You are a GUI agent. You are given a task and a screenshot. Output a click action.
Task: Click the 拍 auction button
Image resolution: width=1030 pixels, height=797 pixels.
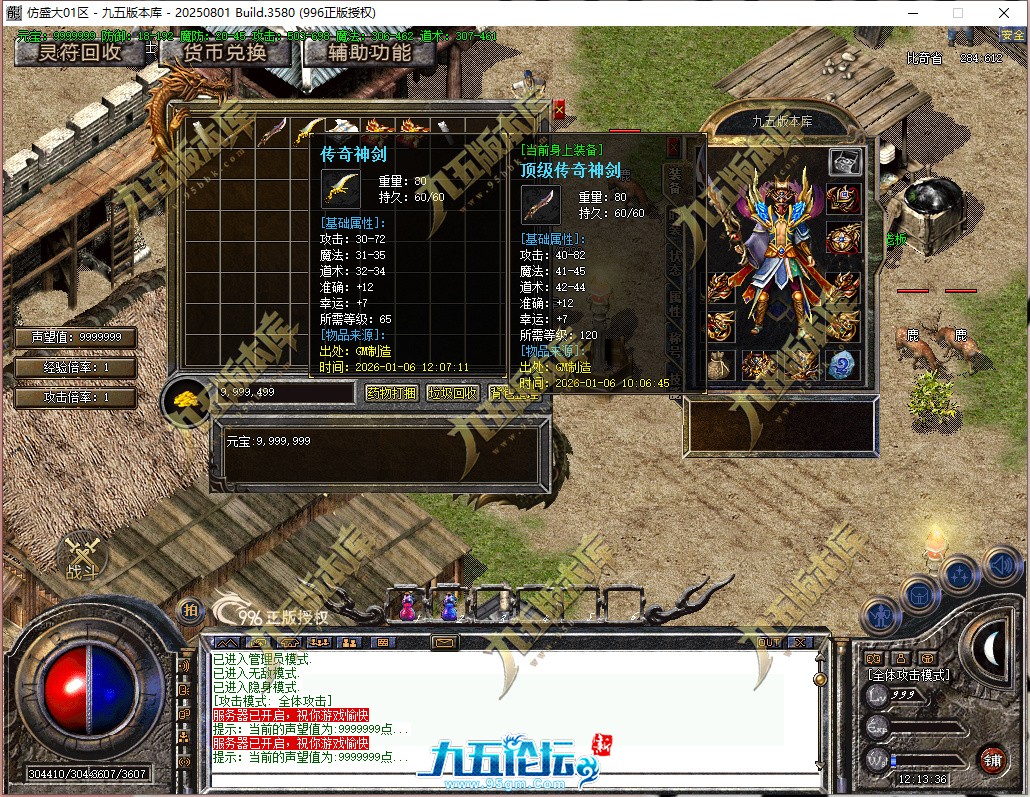(188, 609)
